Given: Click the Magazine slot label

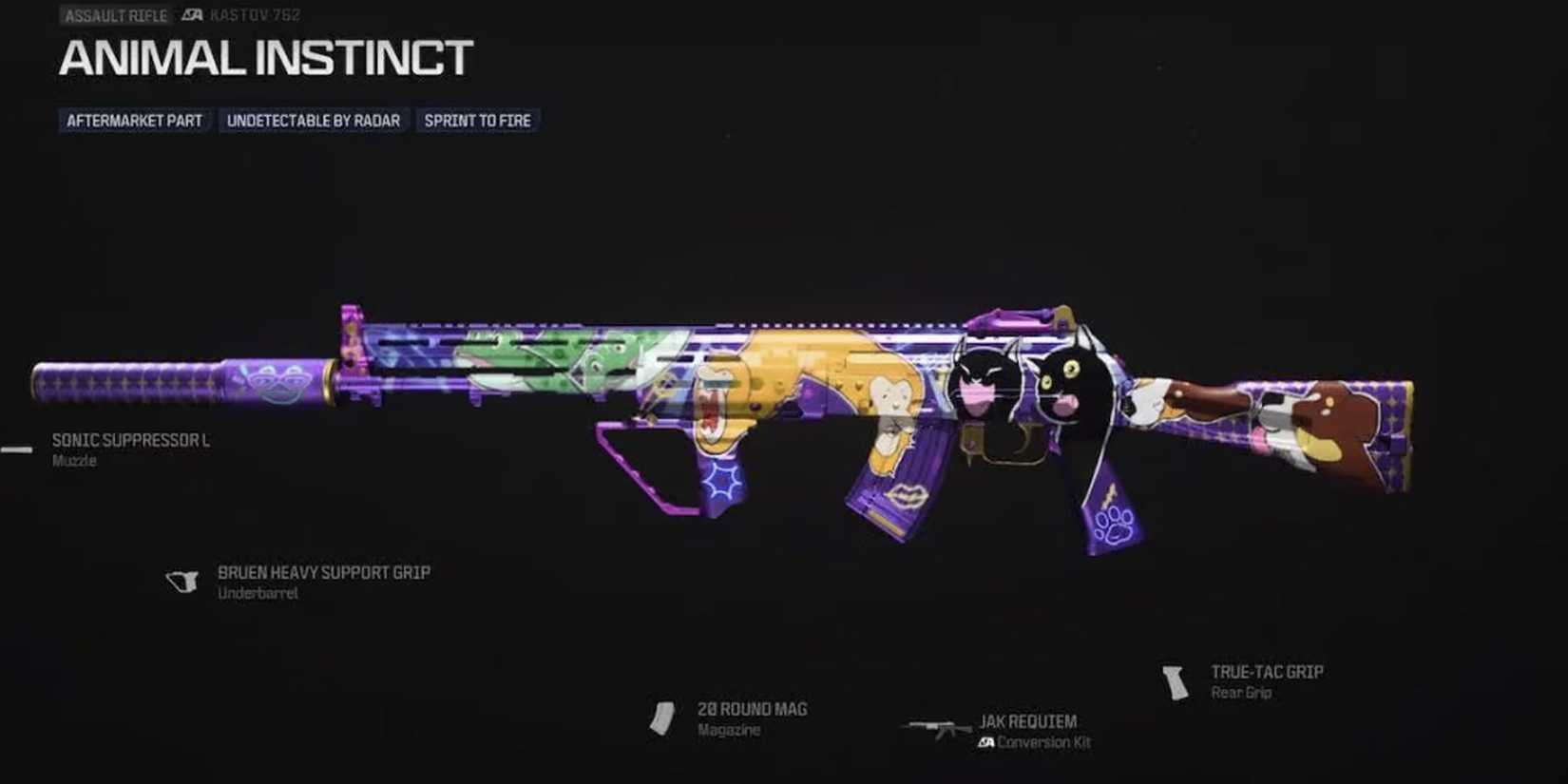Looking at the screenshot, I should pyautogui.click(x=729, y=730).
